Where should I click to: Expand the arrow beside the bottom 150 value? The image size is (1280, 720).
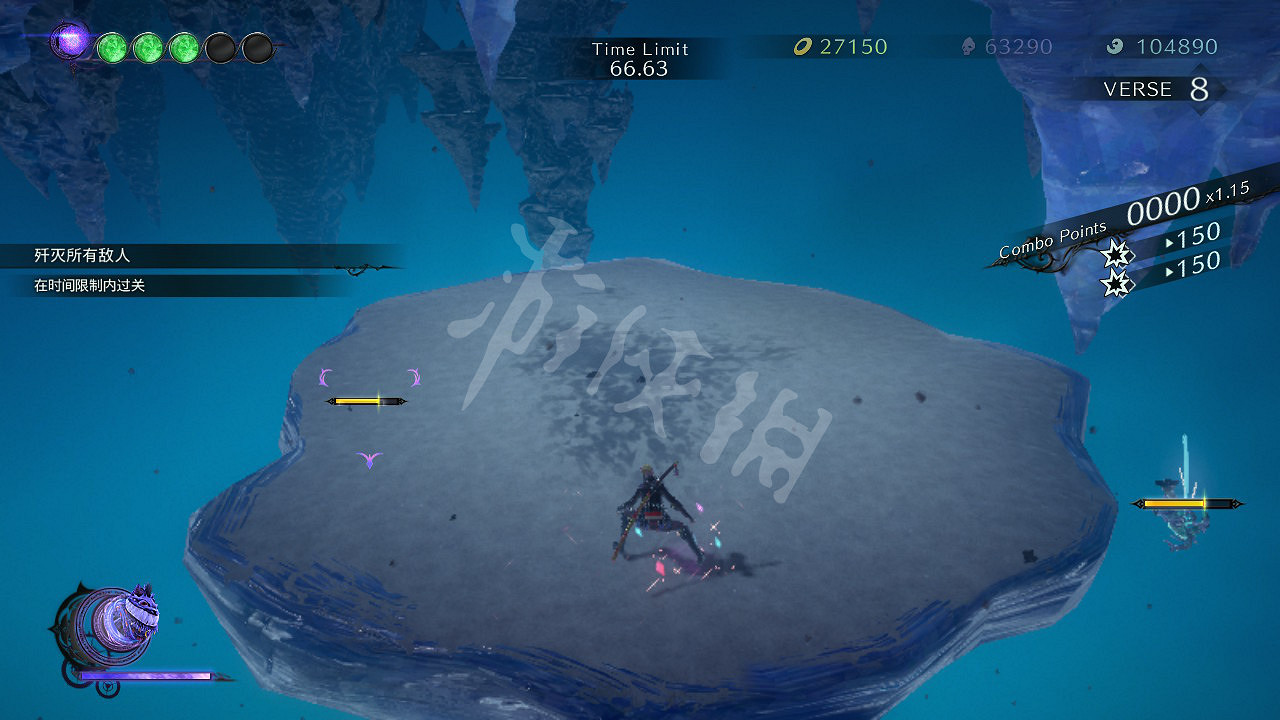1169,269
